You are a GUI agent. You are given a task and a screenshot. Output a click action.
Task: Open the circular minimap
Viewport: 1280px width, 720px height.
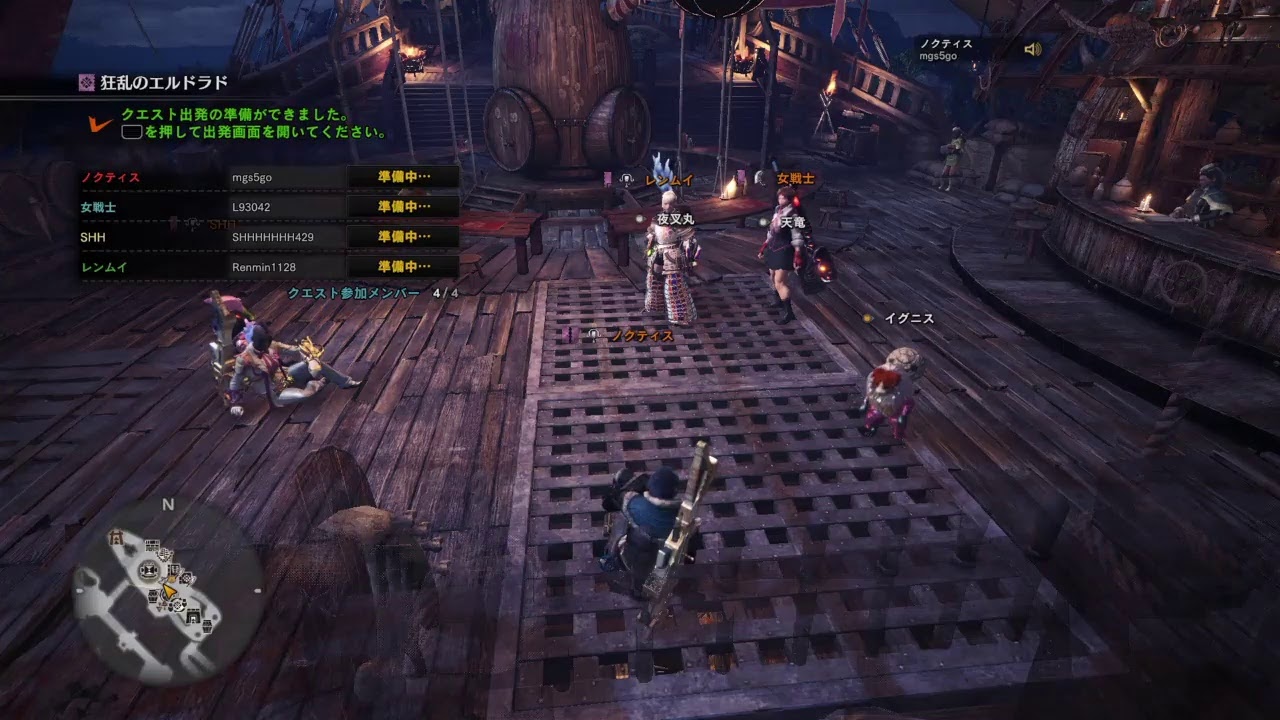(x=168, y=590)
